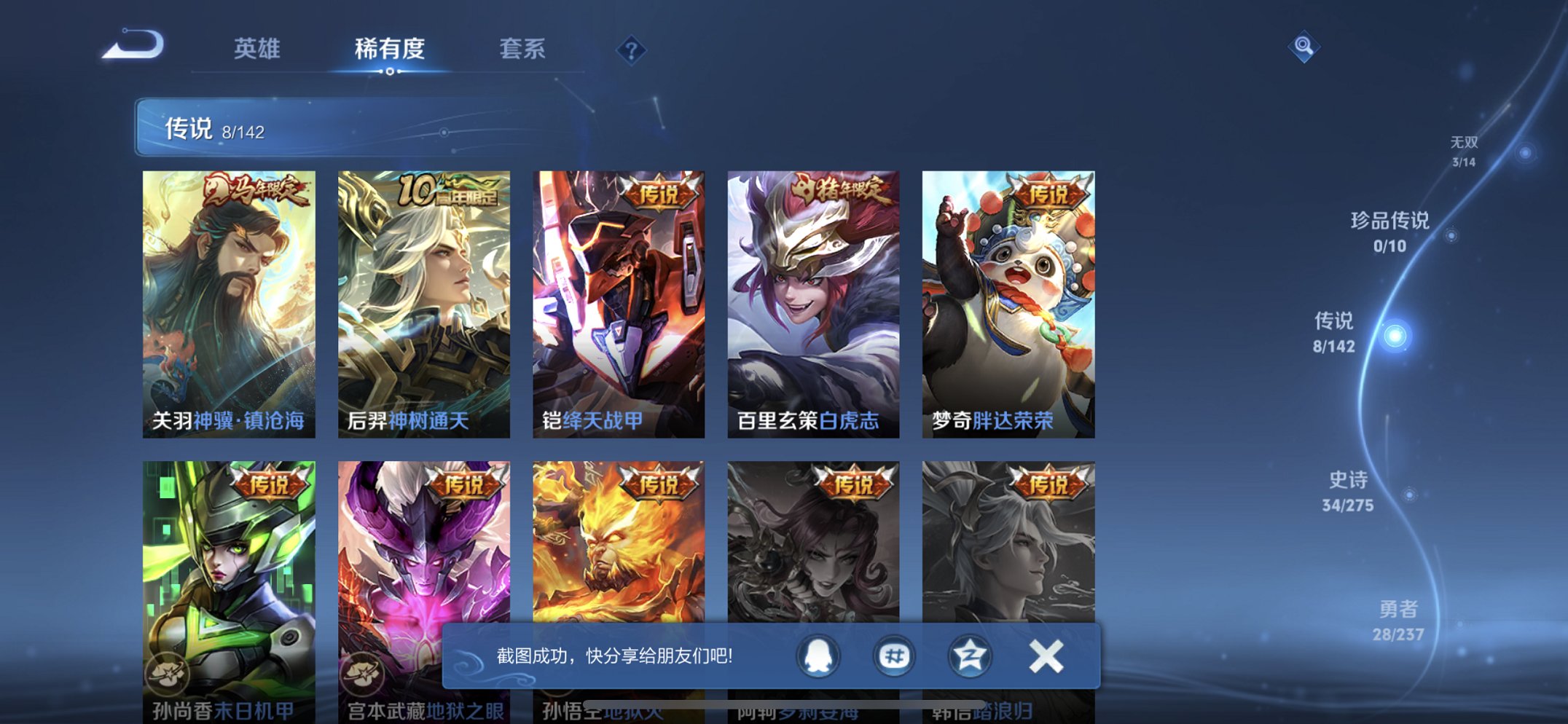1568x724 pixels.
Task: Dismiss the screenshot sharing toast with the X
Action: (1045, 655)
